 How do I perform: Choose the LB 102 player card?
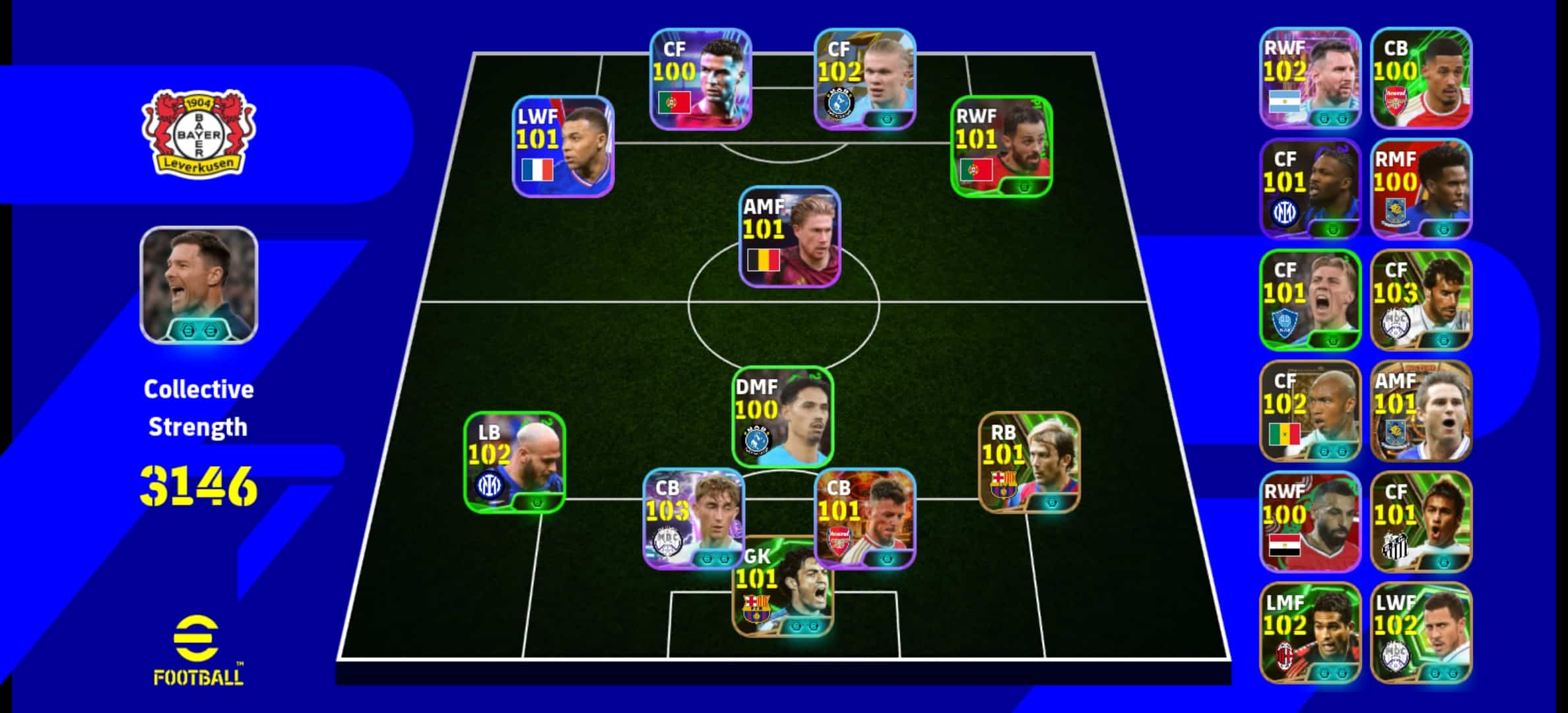[x=515, y=462]
